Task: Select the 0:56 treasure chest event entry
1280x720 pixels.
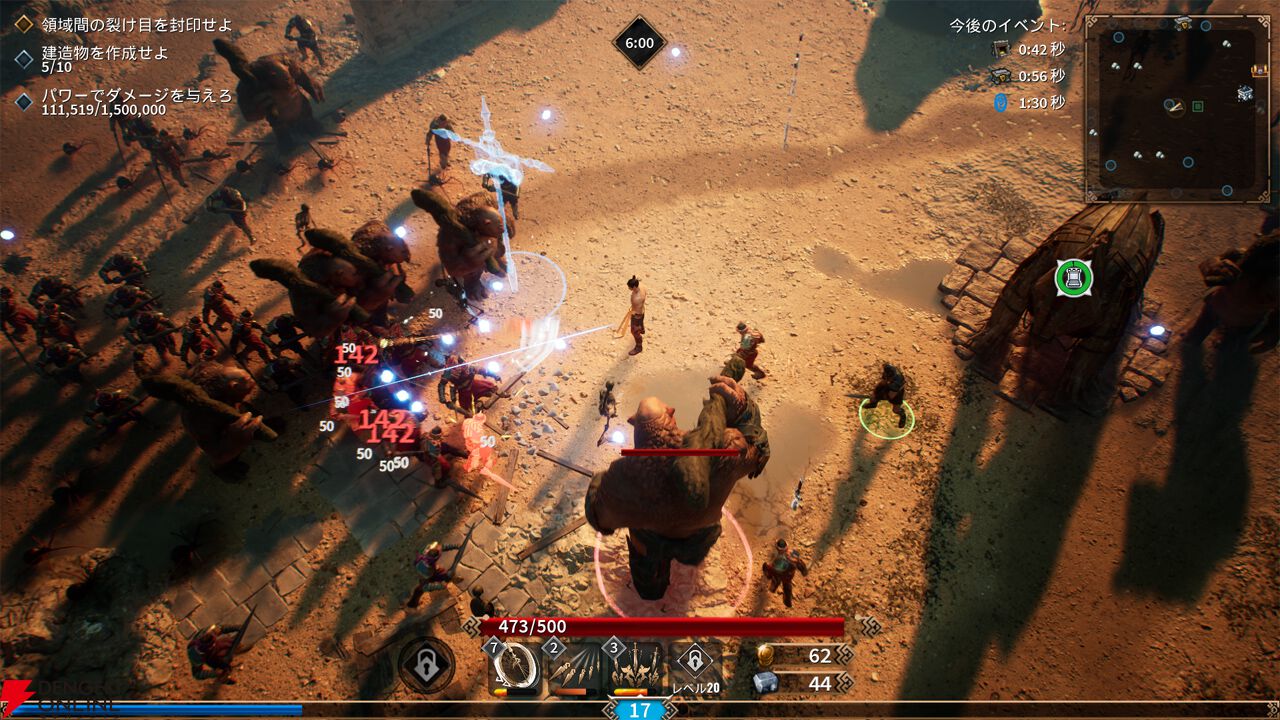Action: tap(1028, 76)
